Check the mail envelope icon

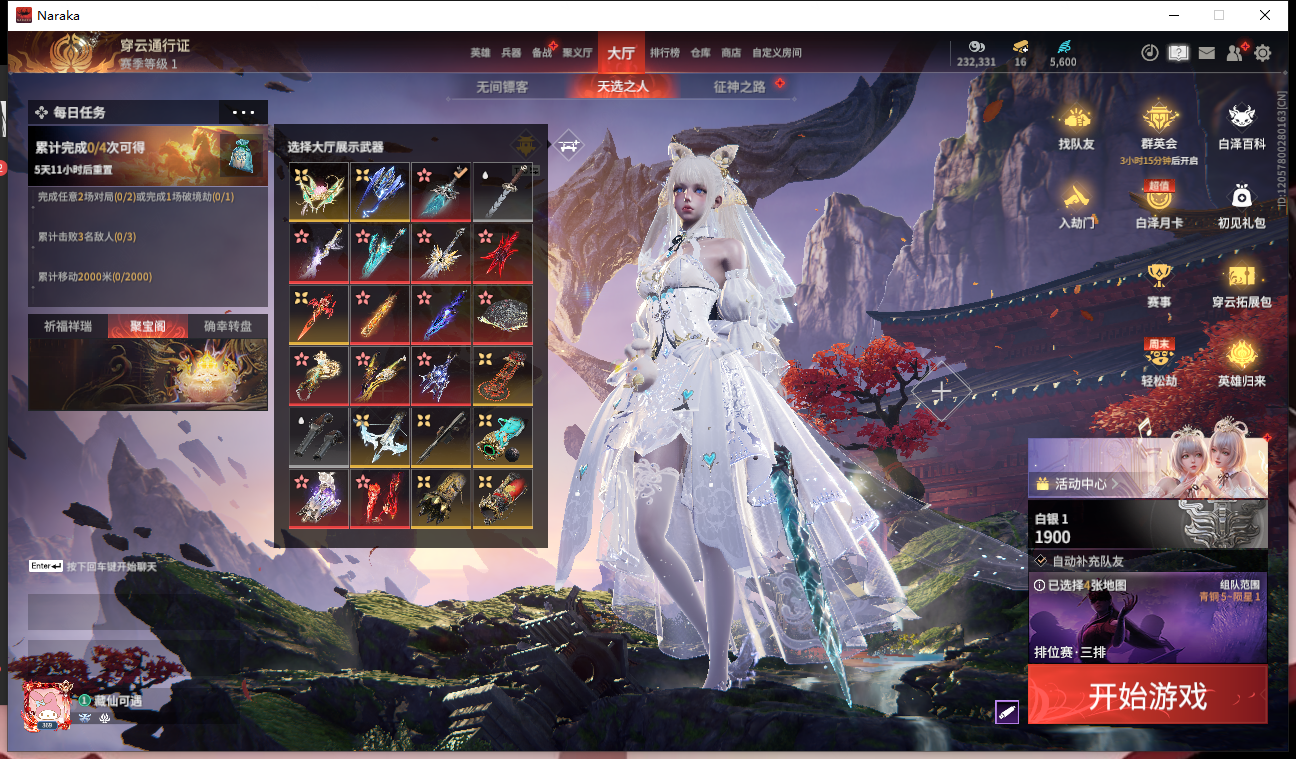(x=1207, y=53)
